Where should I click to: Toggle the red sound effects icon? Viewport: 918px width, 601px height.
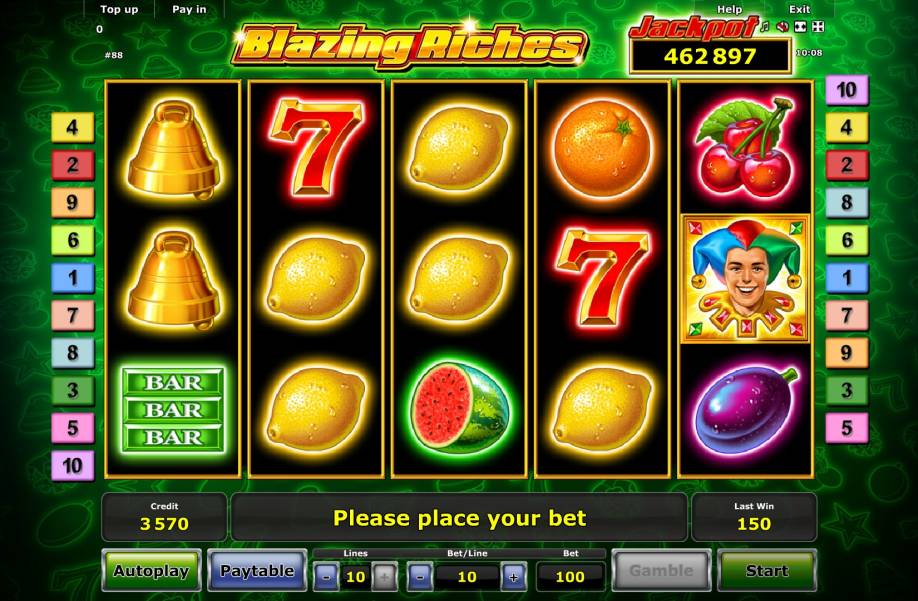click(782, 26)
